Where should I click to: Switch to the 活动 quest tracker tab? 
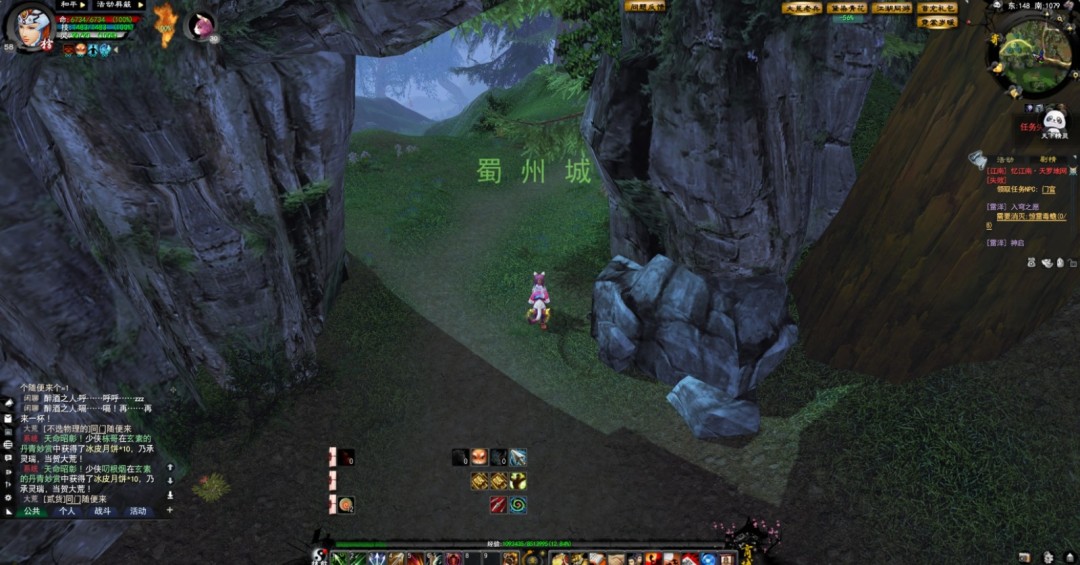point(1004,159)
